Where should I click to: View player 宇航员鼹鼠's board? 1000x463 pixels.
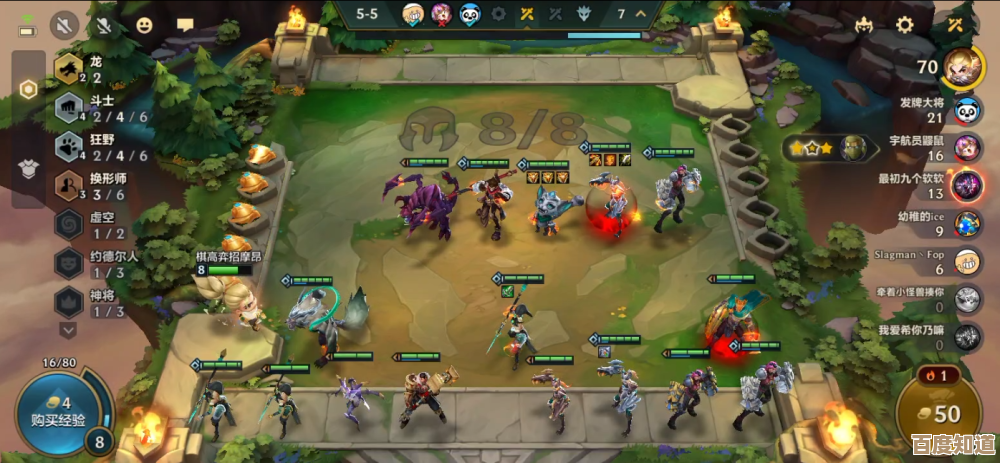966,148
